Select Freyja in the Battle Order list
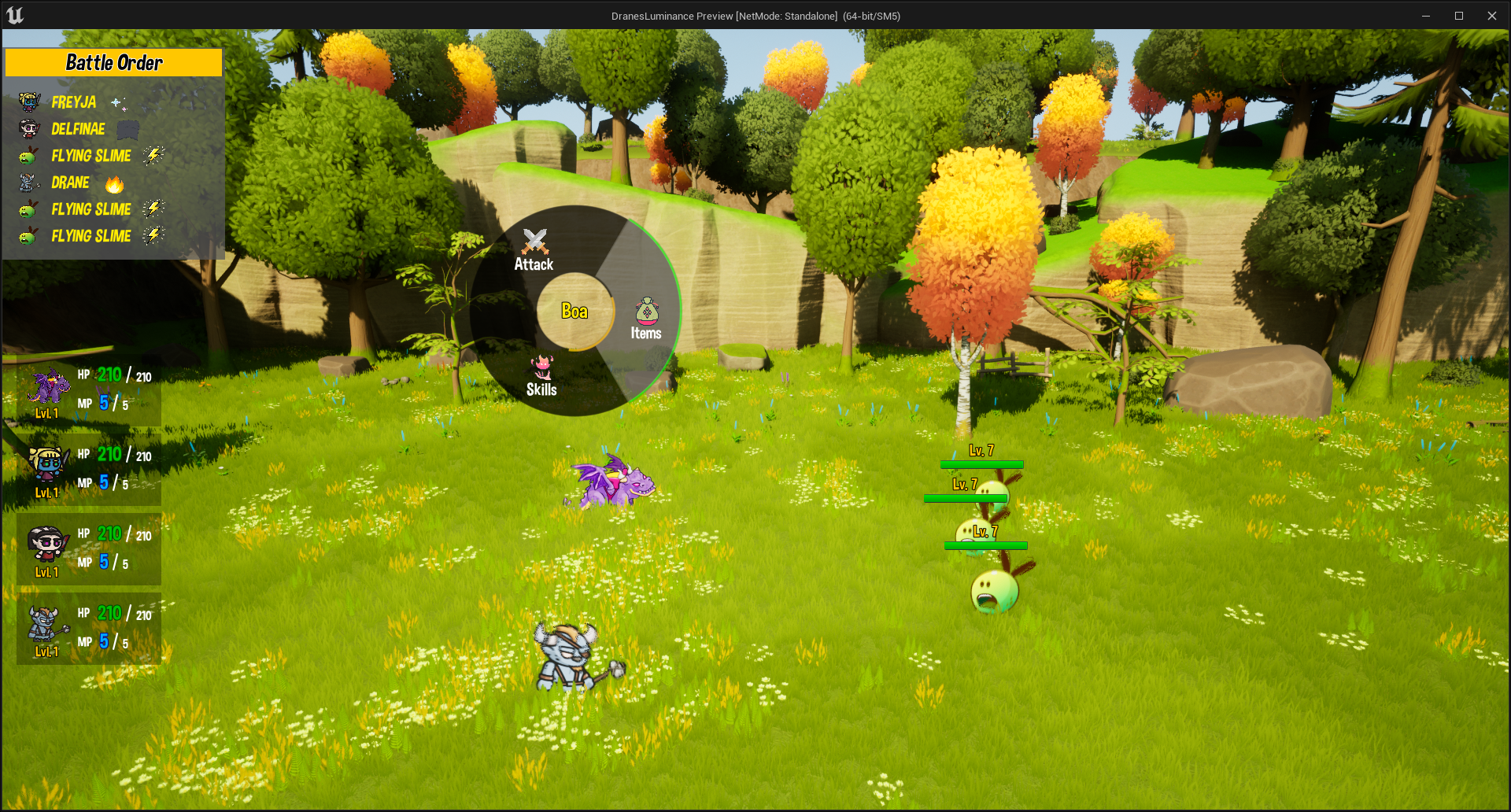Viewport: 1511px width, 812px height. coord(73,102)
